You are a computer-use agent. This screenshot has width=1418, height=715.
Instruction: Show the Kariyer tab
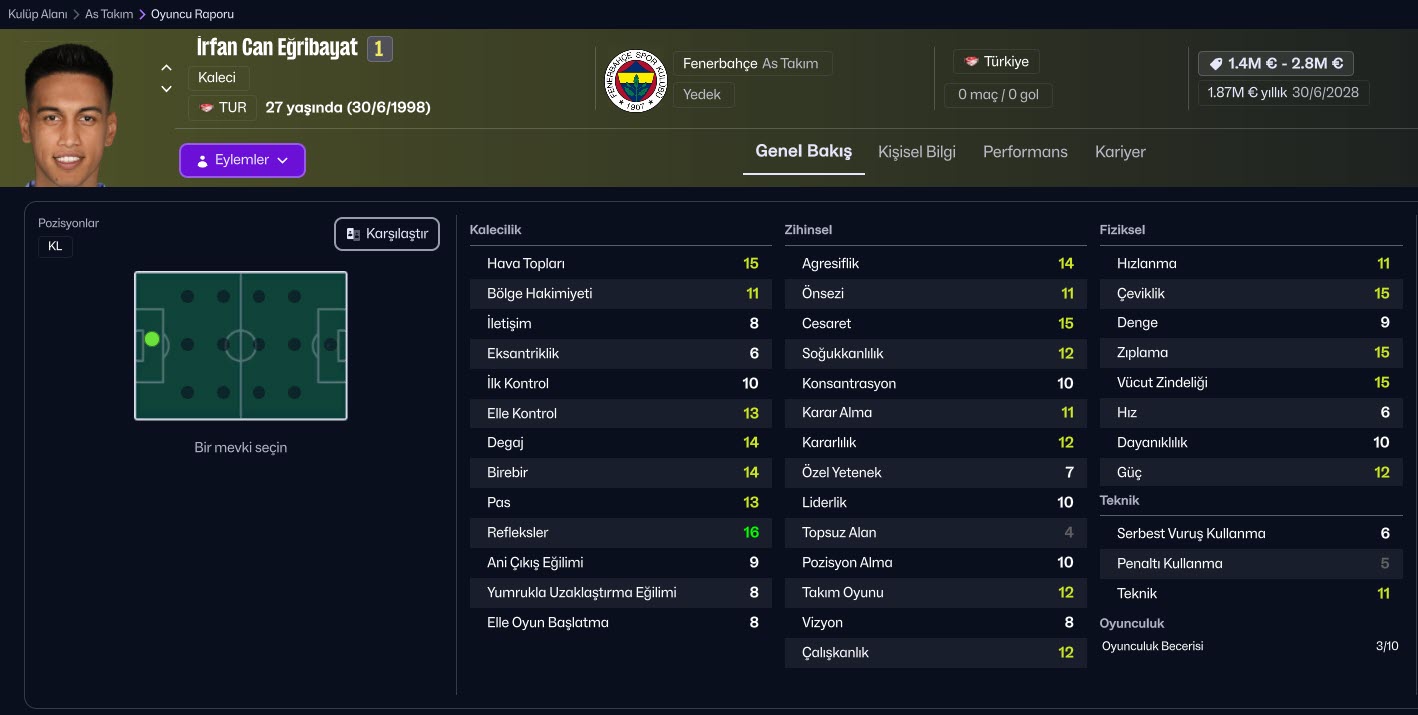tap(1120, 152)
